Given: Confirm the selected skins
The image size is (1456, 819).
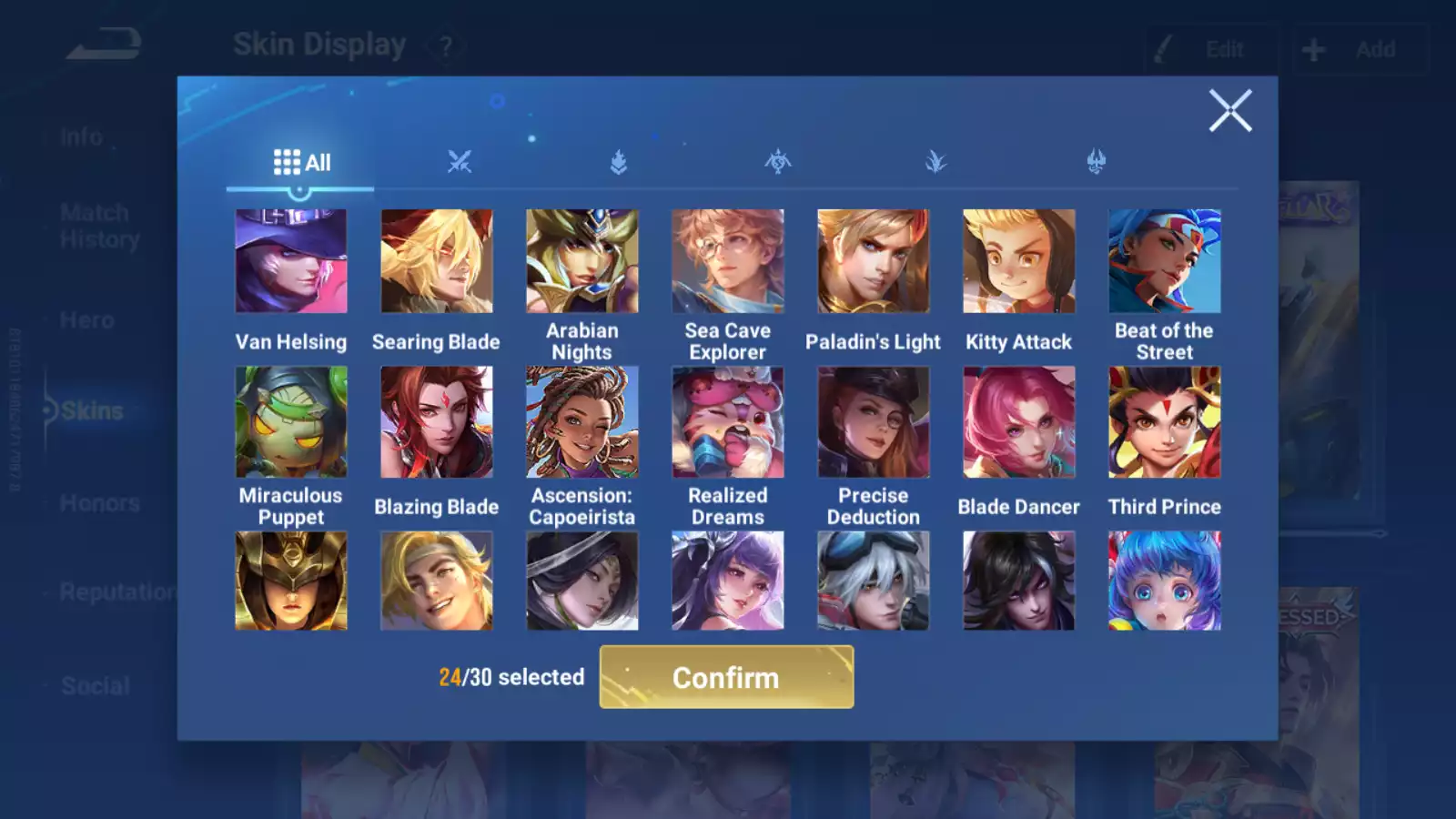Looking at the screenshot, I should [726, 677].
